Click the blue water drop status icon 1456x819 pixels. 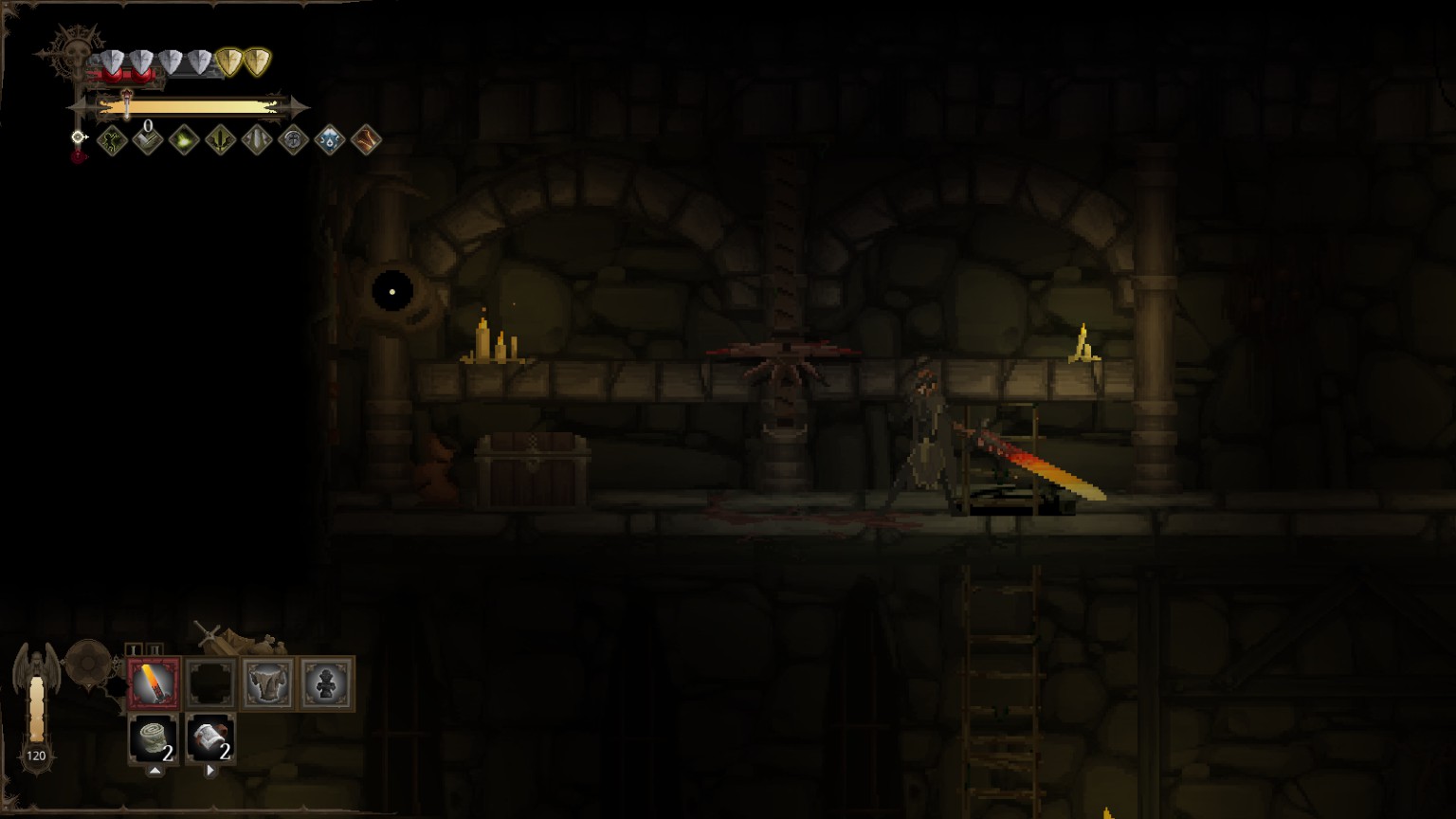329,141
